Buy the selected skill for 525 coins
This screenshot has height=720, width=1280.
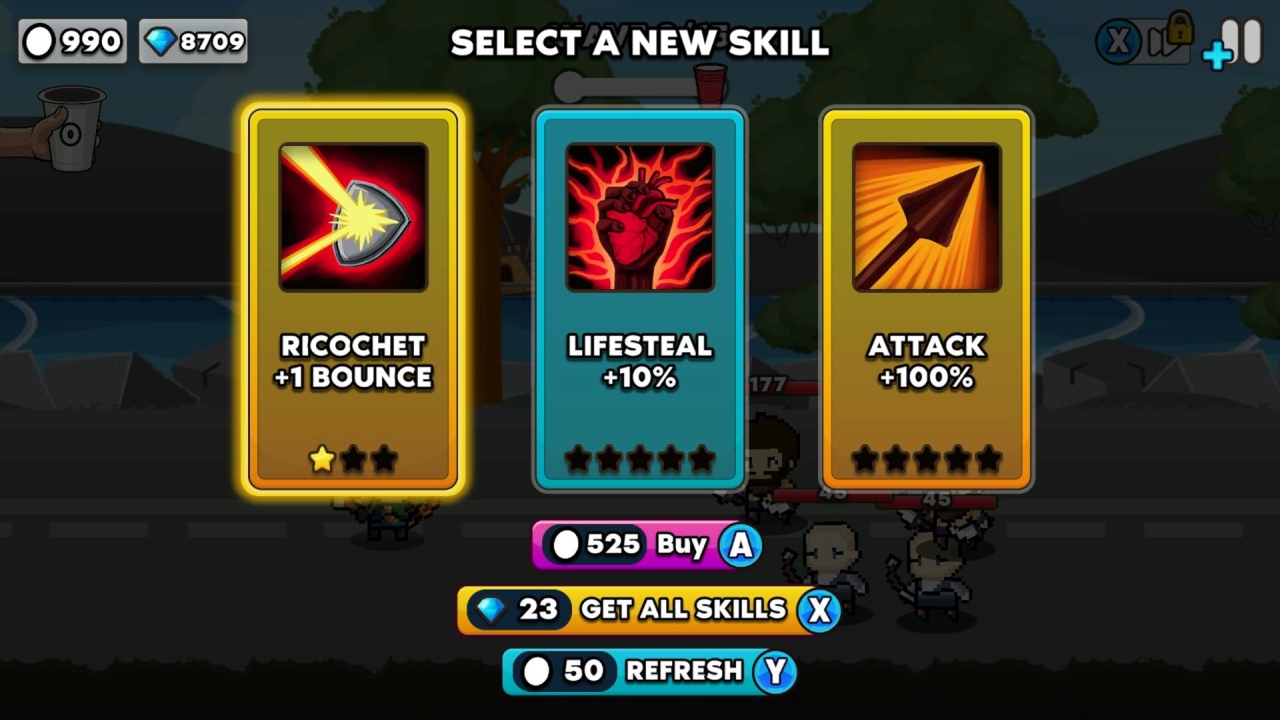tap(646, 545)
